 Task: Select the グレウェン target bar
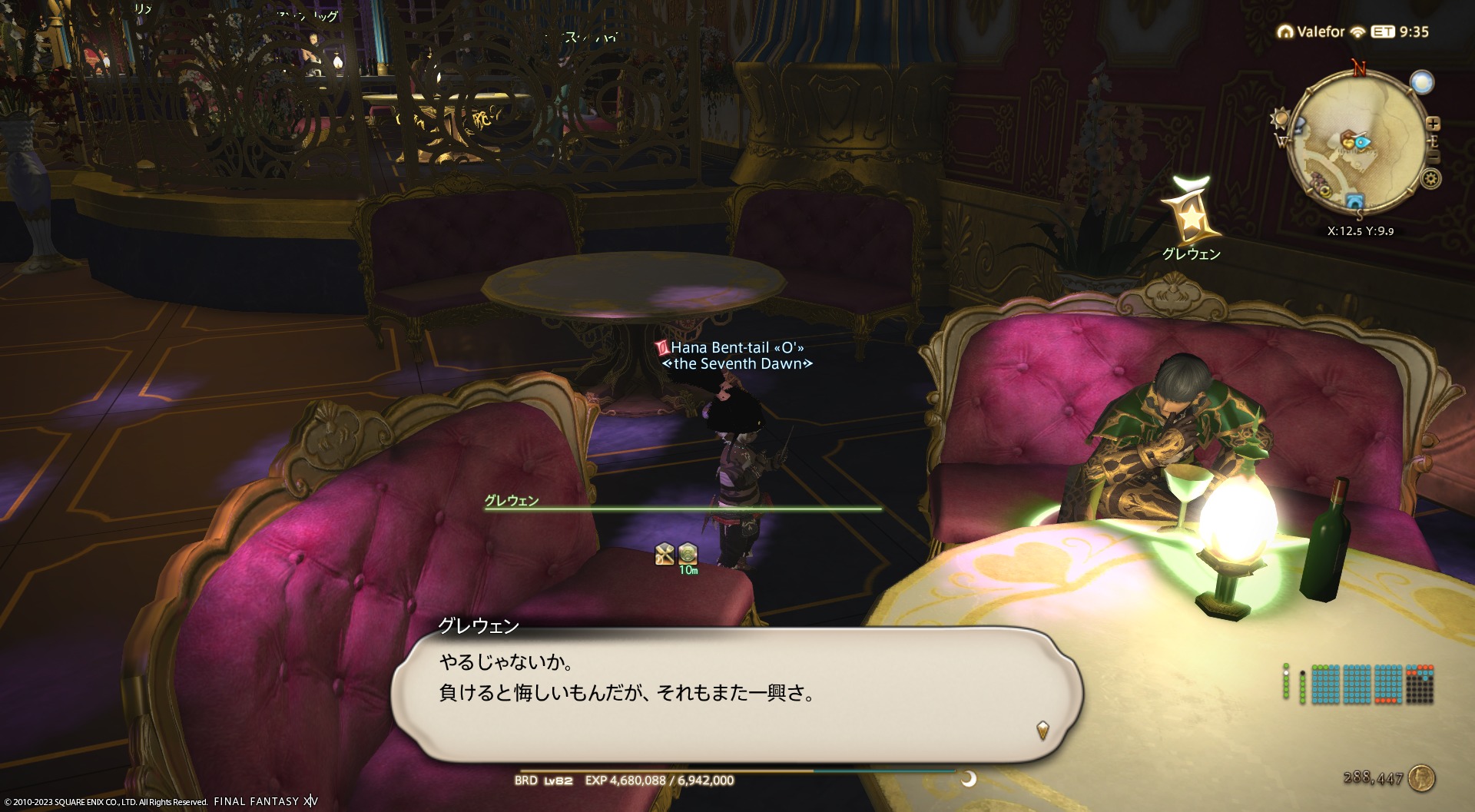682,507
